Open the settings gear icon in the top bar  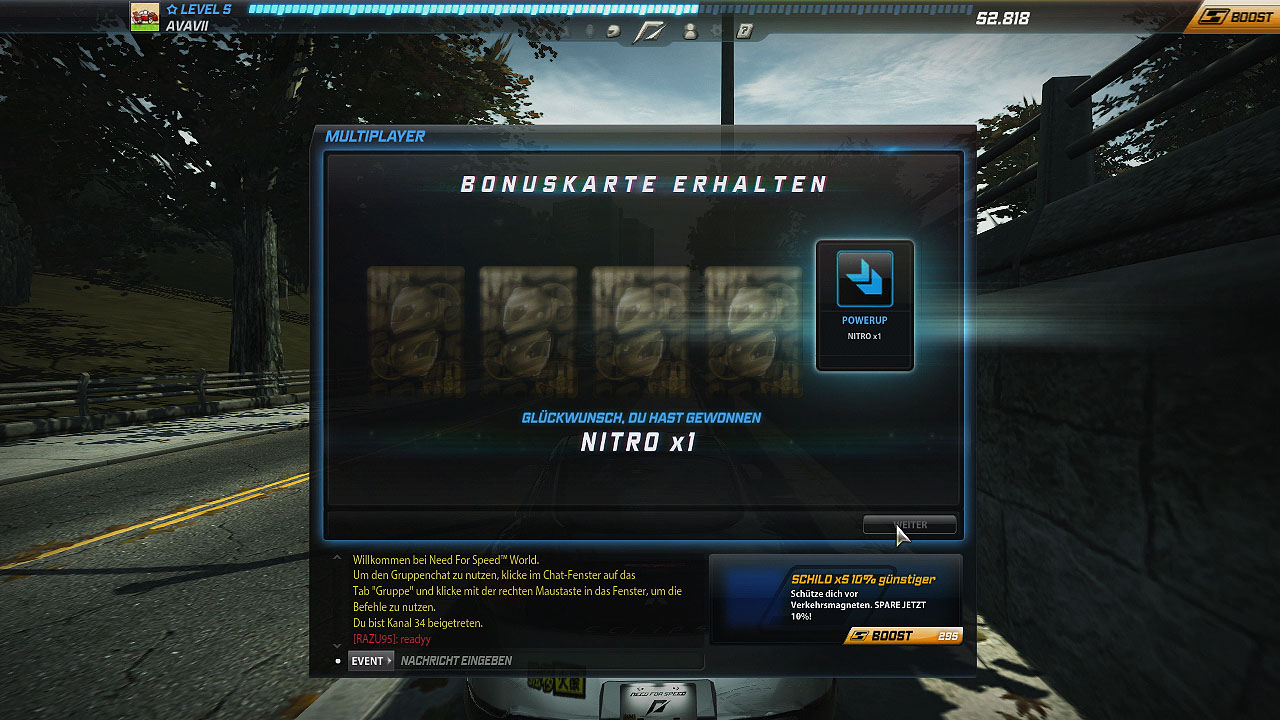click(x=716, y=31)
